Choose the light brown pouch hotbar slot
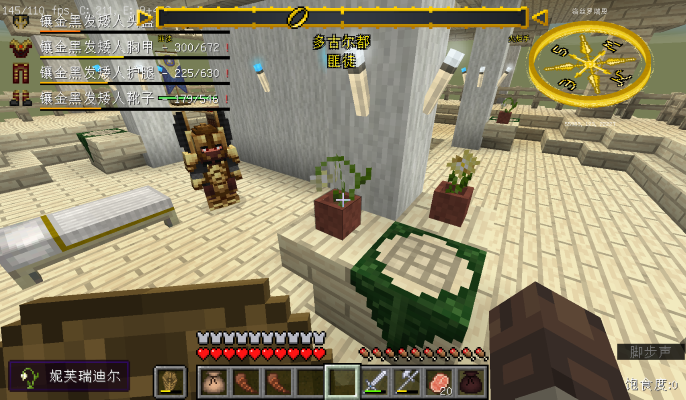The width and height of the screenshot is (686, 400). 214,382
